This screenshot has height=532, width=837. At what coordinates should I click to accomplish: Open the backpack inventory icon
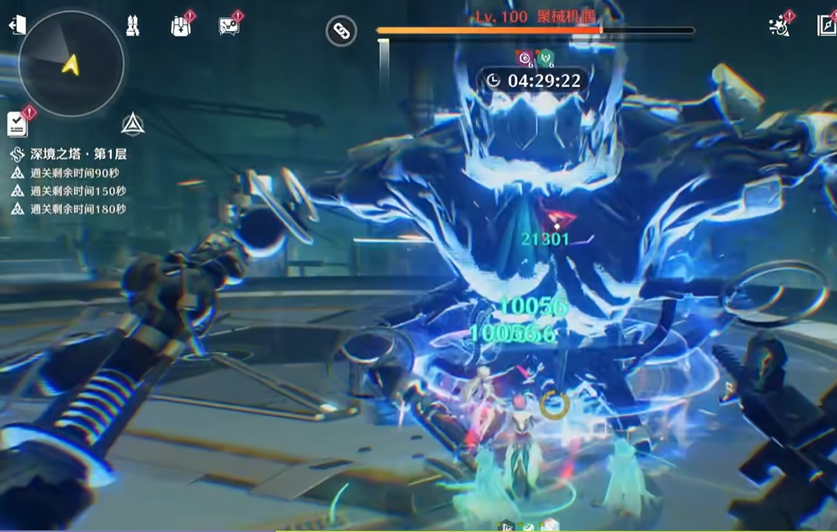181,26
